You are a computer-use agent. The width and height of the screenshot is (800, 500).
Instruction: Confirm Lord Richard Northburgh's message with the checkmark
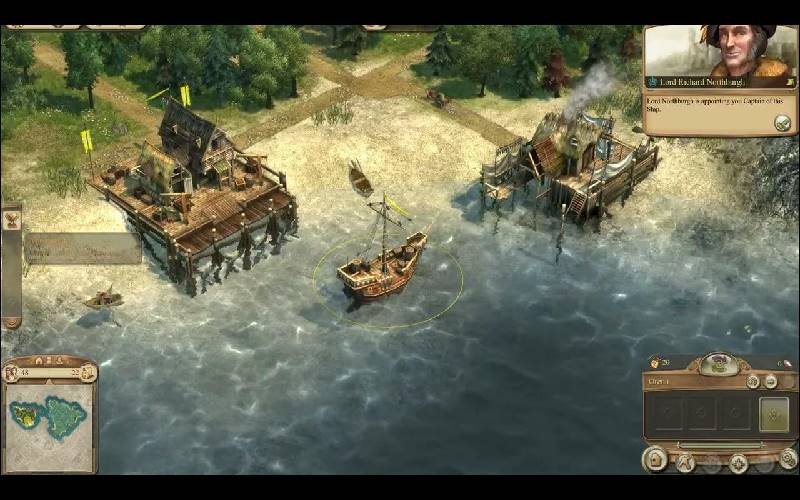pyautogui.click(x=782, y=122)
